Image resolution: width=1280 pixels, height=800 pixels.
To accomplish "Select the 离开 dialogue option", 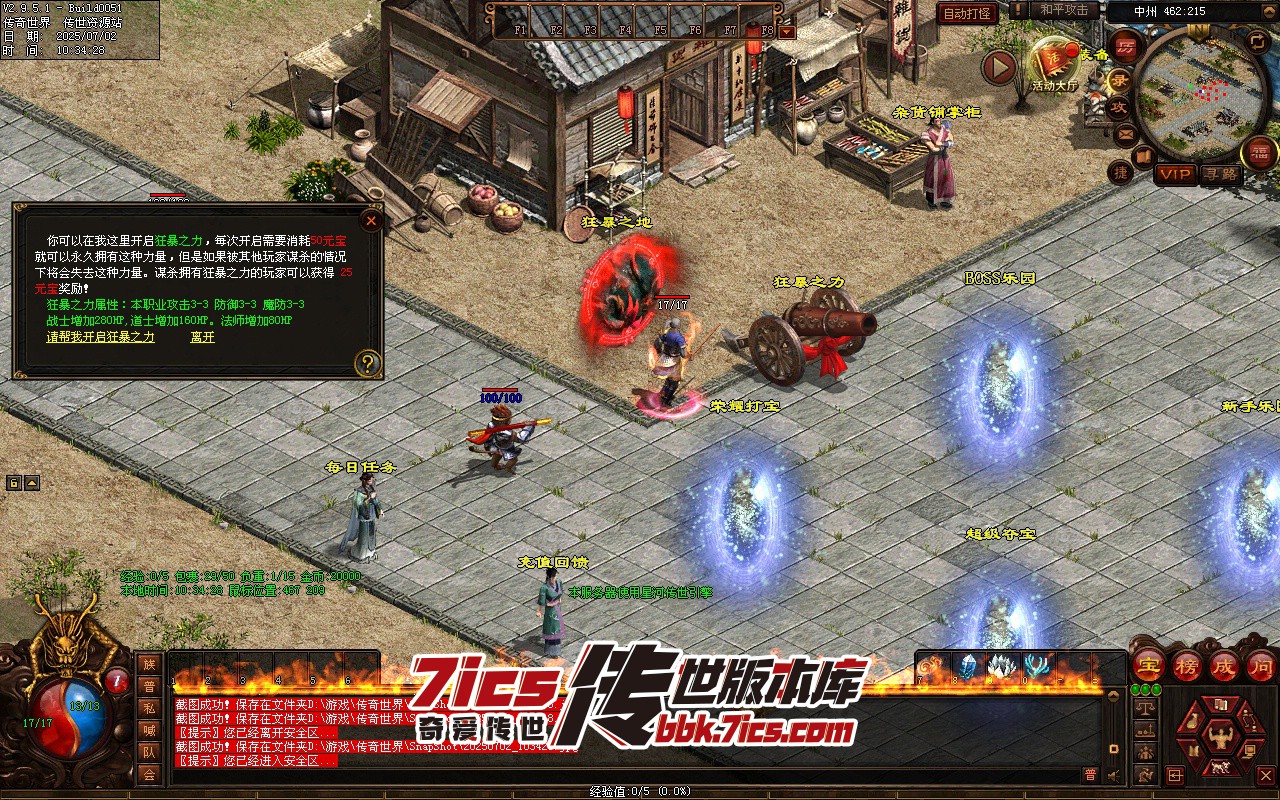I will [202, 337].
